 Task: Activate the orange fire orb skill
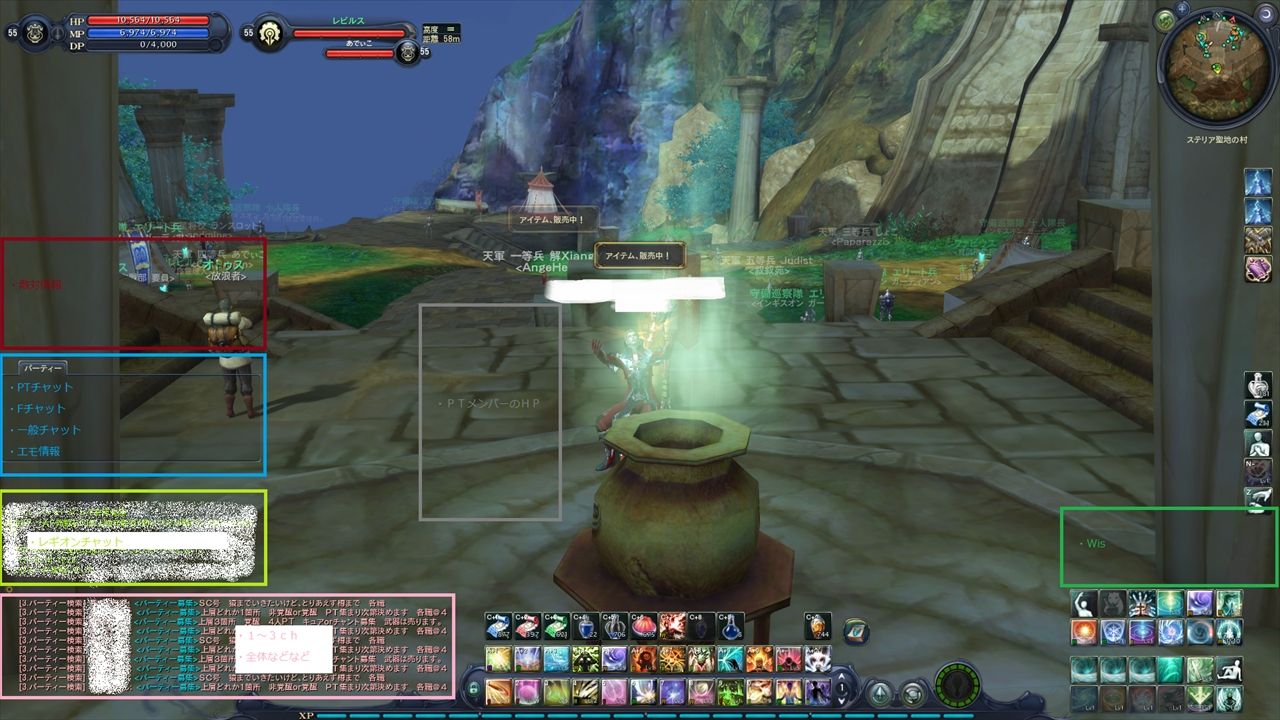[1084, 632]
